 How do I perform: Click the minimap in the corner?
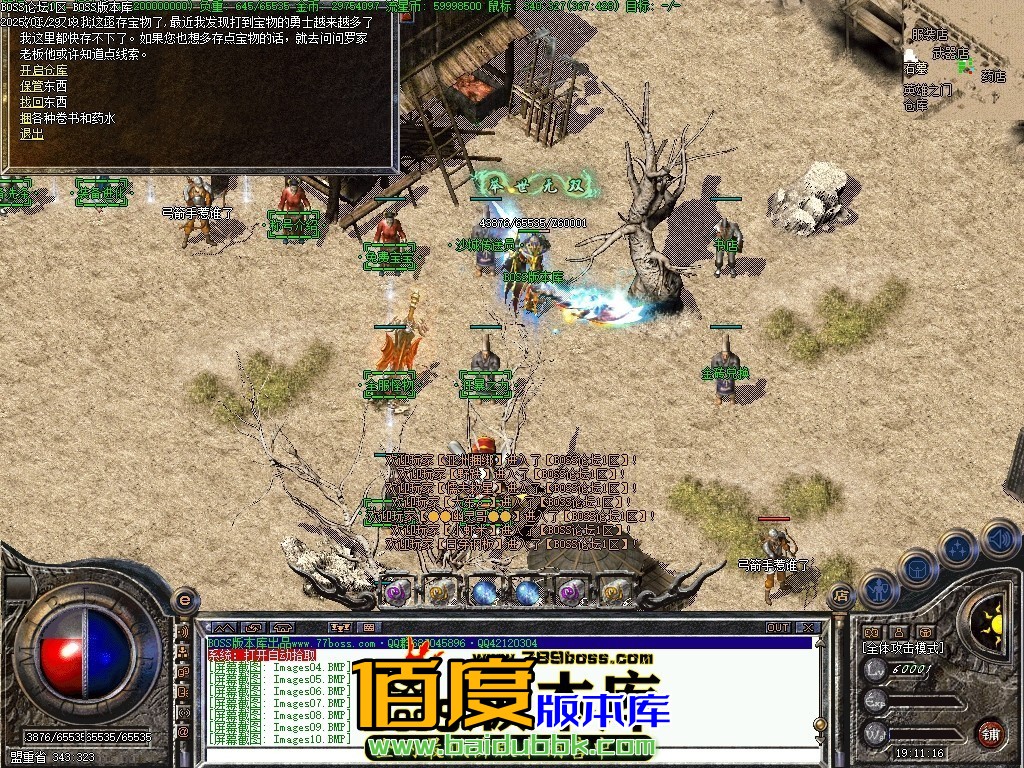coord(962,60)
